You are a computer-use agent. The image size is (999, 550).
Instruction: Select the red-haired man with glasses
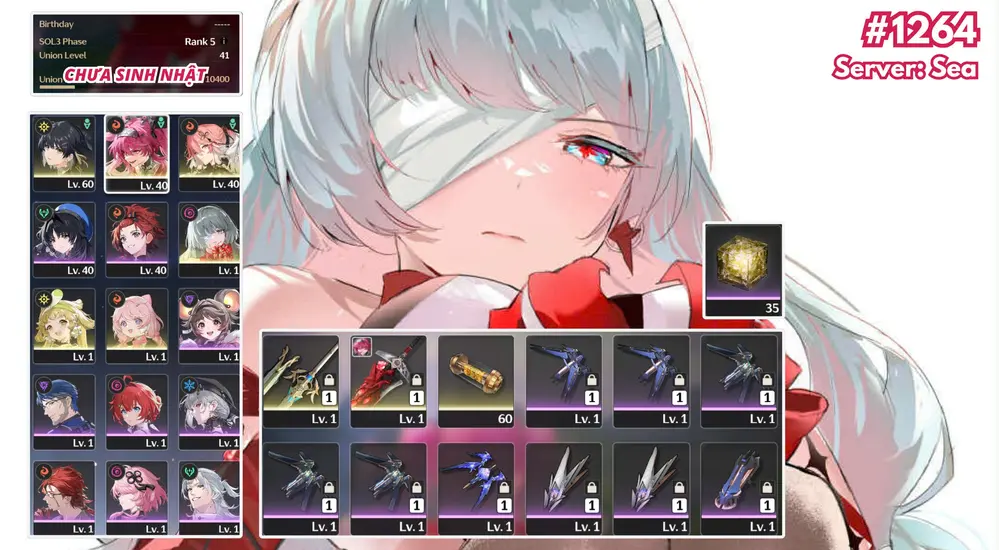64,497
